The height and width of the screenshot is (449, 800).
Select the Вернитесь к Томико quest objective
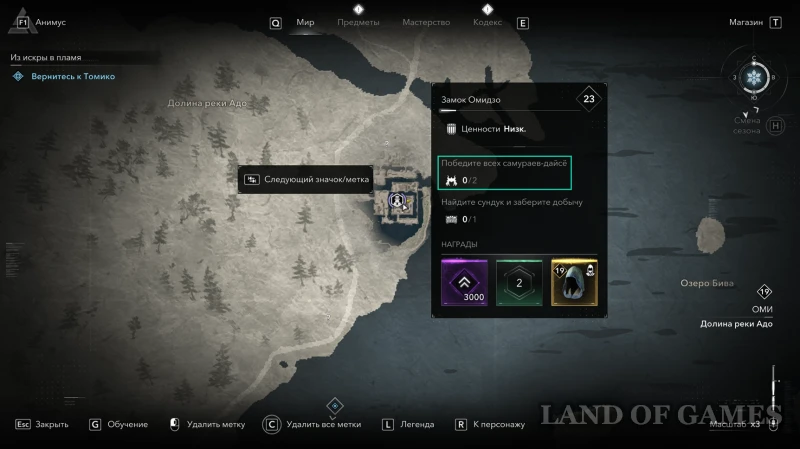[x=70, y=76]
